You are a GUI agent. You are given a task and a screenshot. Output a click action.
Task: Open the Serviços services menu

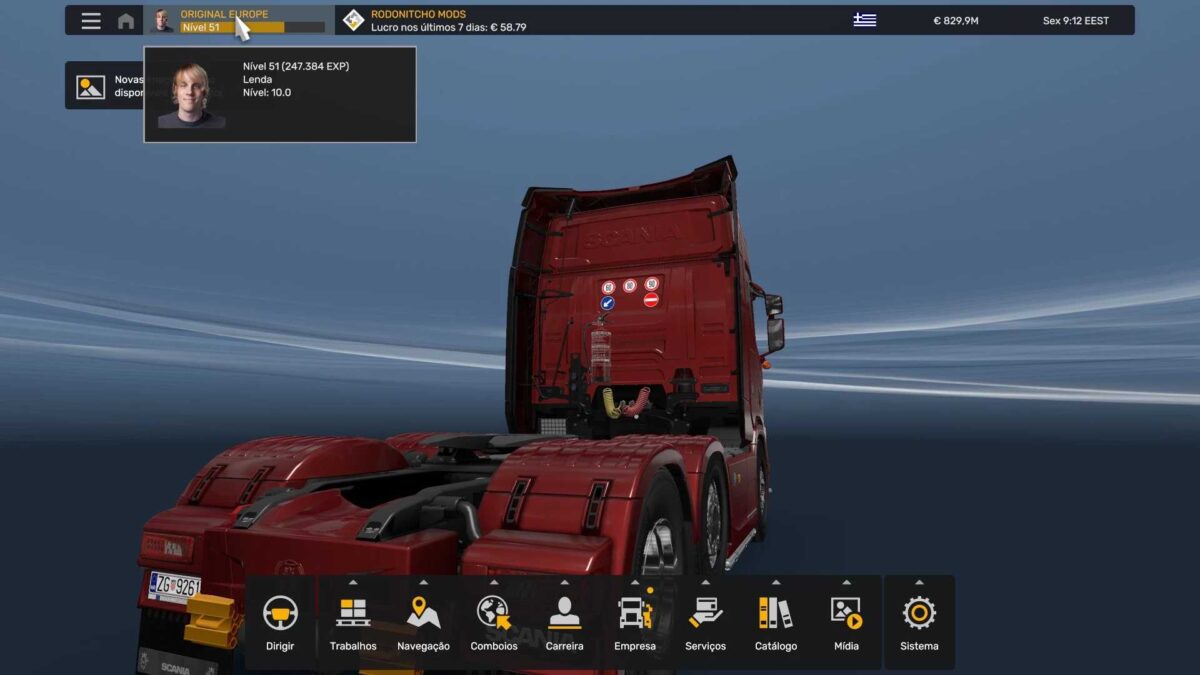[705, 622]
